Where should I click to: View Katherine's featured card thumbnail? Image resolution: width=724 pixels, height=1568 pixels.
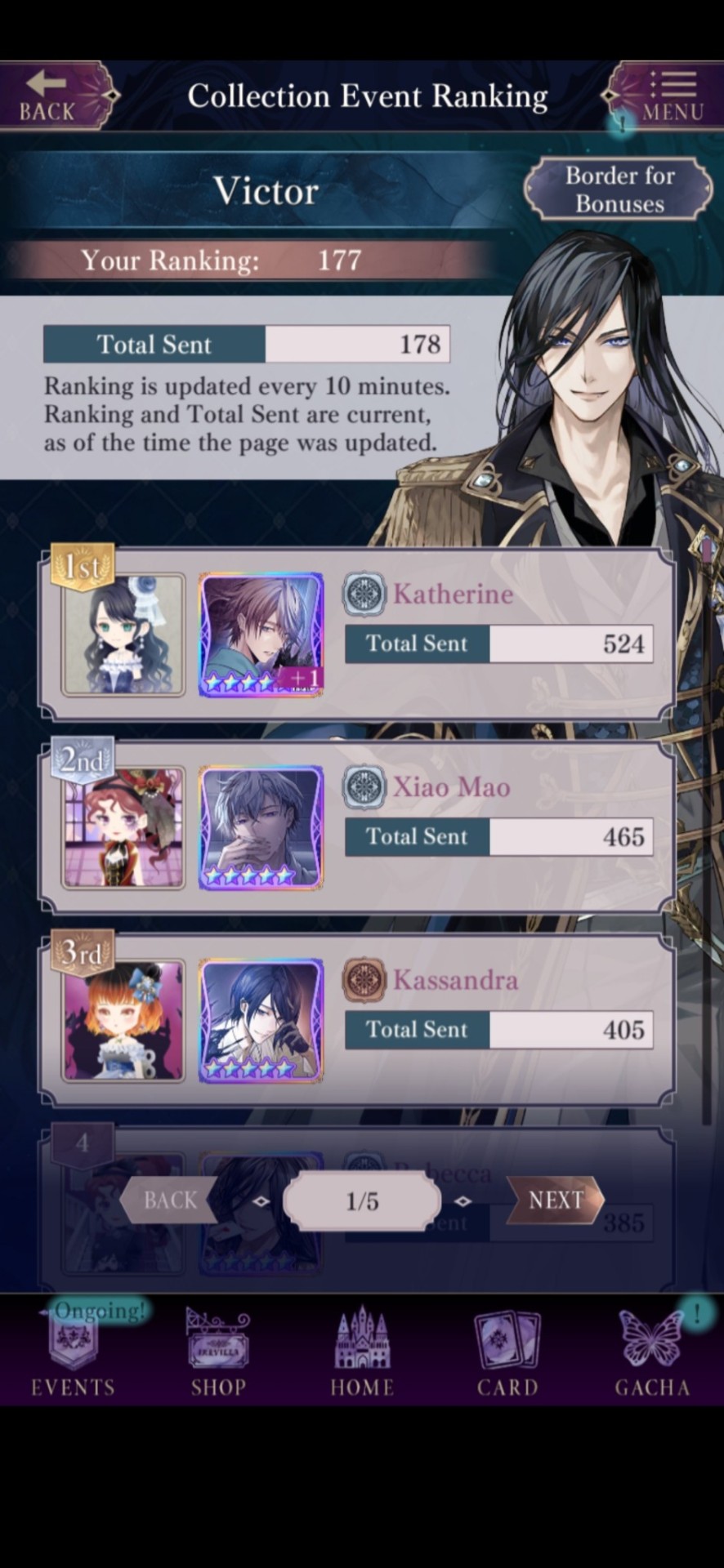[261, 635]
